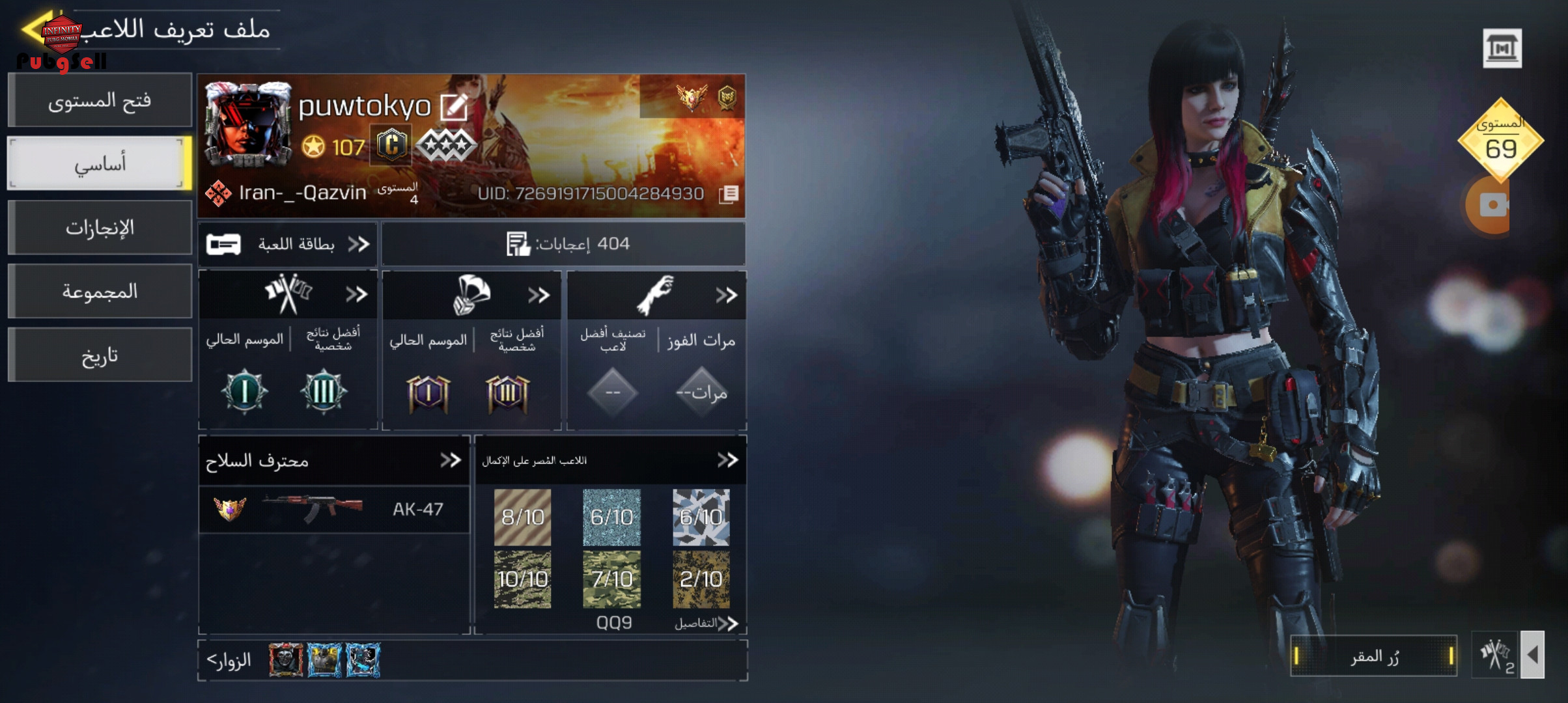Select the AK-47 weapon row
1568x703 pixels.
(333, 509)
